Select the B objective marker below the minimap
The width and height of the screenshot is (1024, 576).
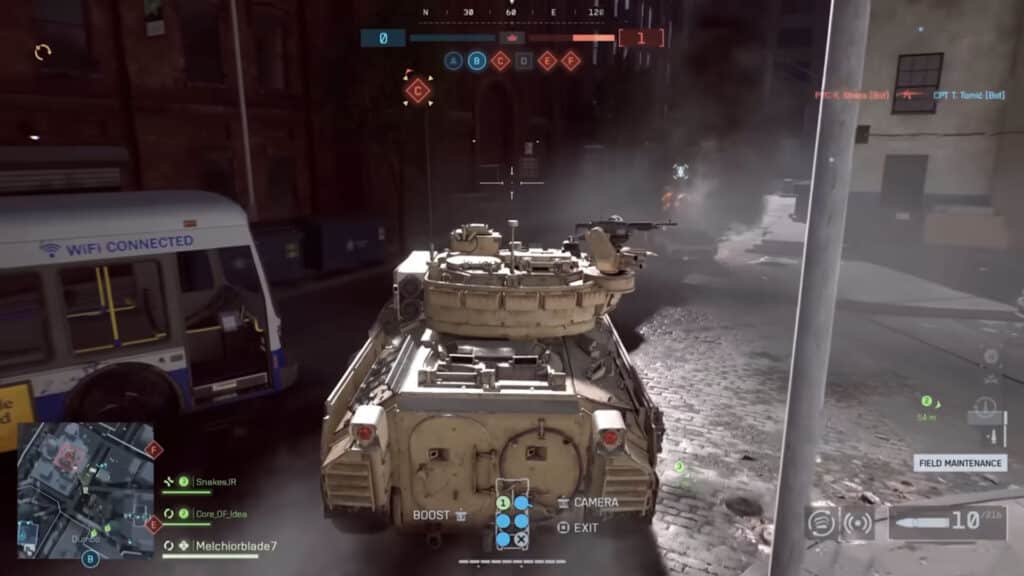(x=90, y=559)
